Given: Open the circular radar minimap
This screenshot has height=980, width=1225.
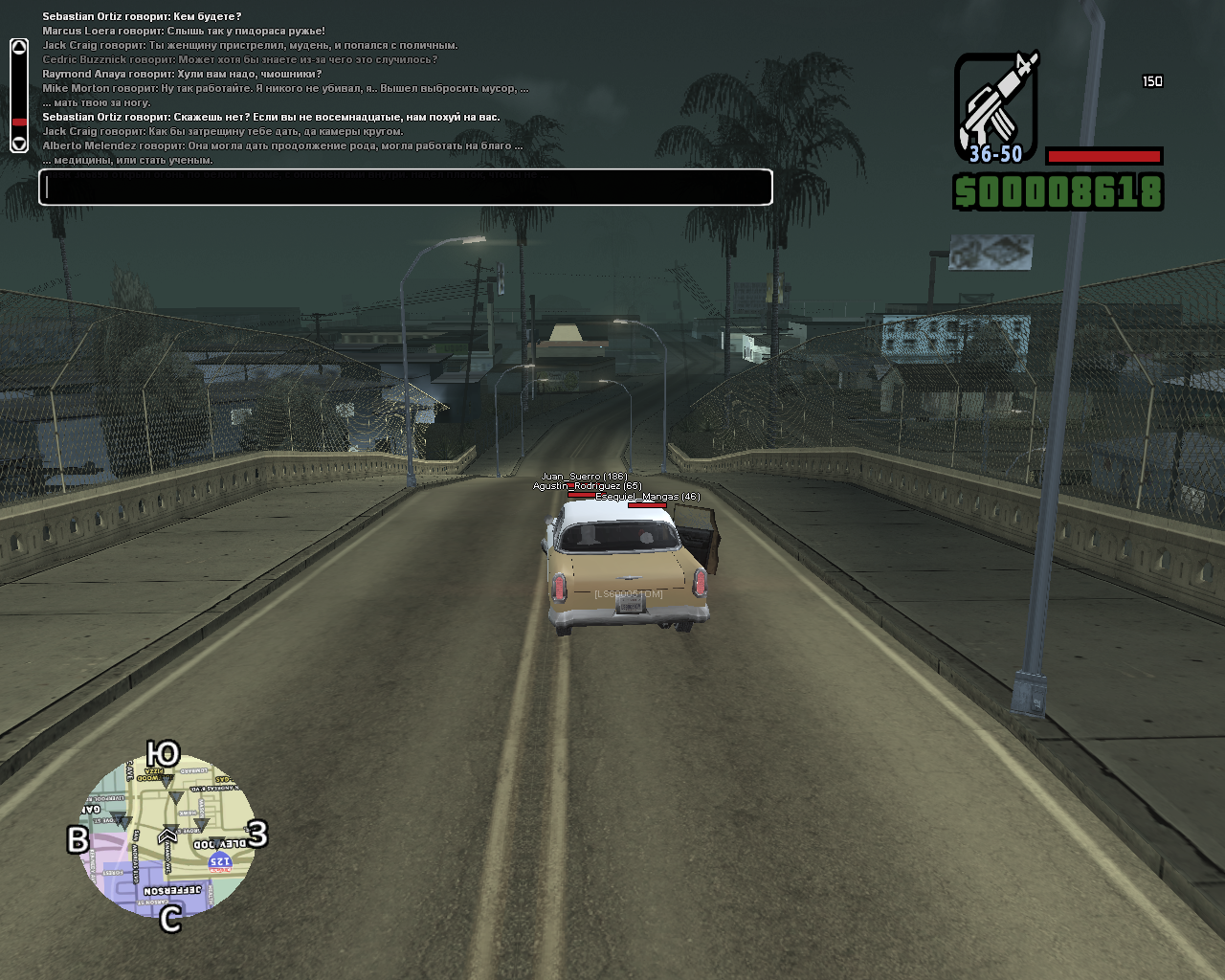Looking at the screenshot, I should tap(167, 835).
